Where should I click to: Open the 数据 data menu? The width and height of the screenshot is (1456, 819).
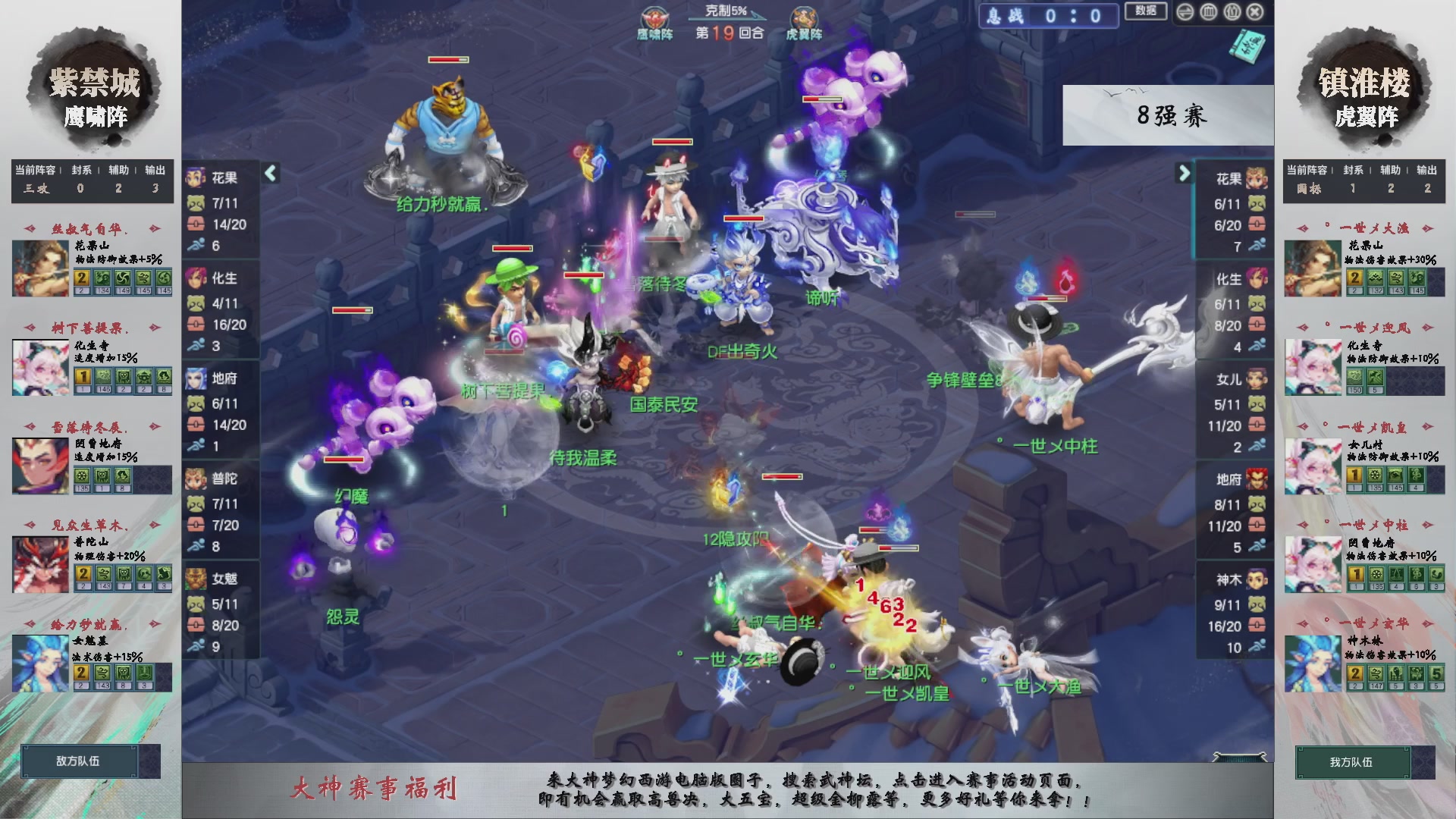[1147, 12]
